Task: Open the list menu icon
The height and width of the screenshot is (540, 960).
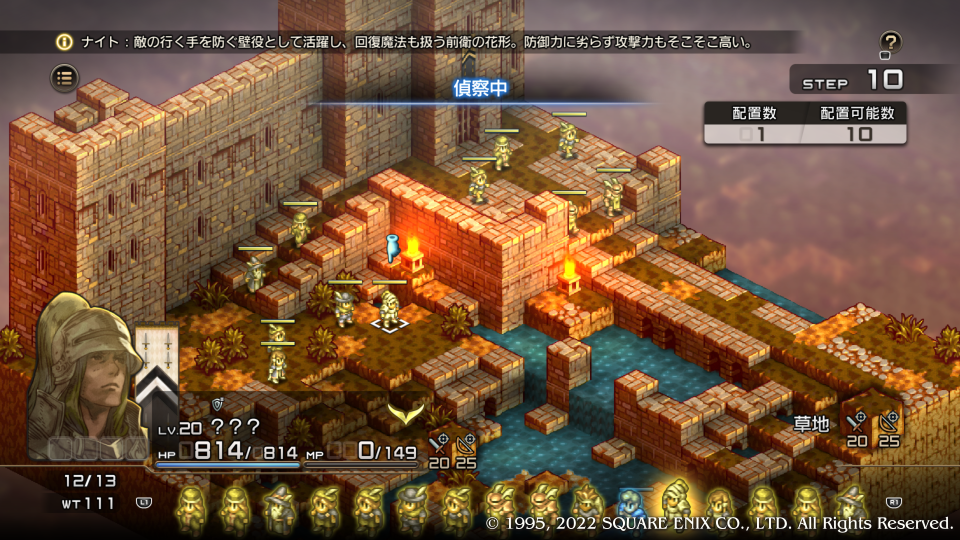Action: click(65, 76)
